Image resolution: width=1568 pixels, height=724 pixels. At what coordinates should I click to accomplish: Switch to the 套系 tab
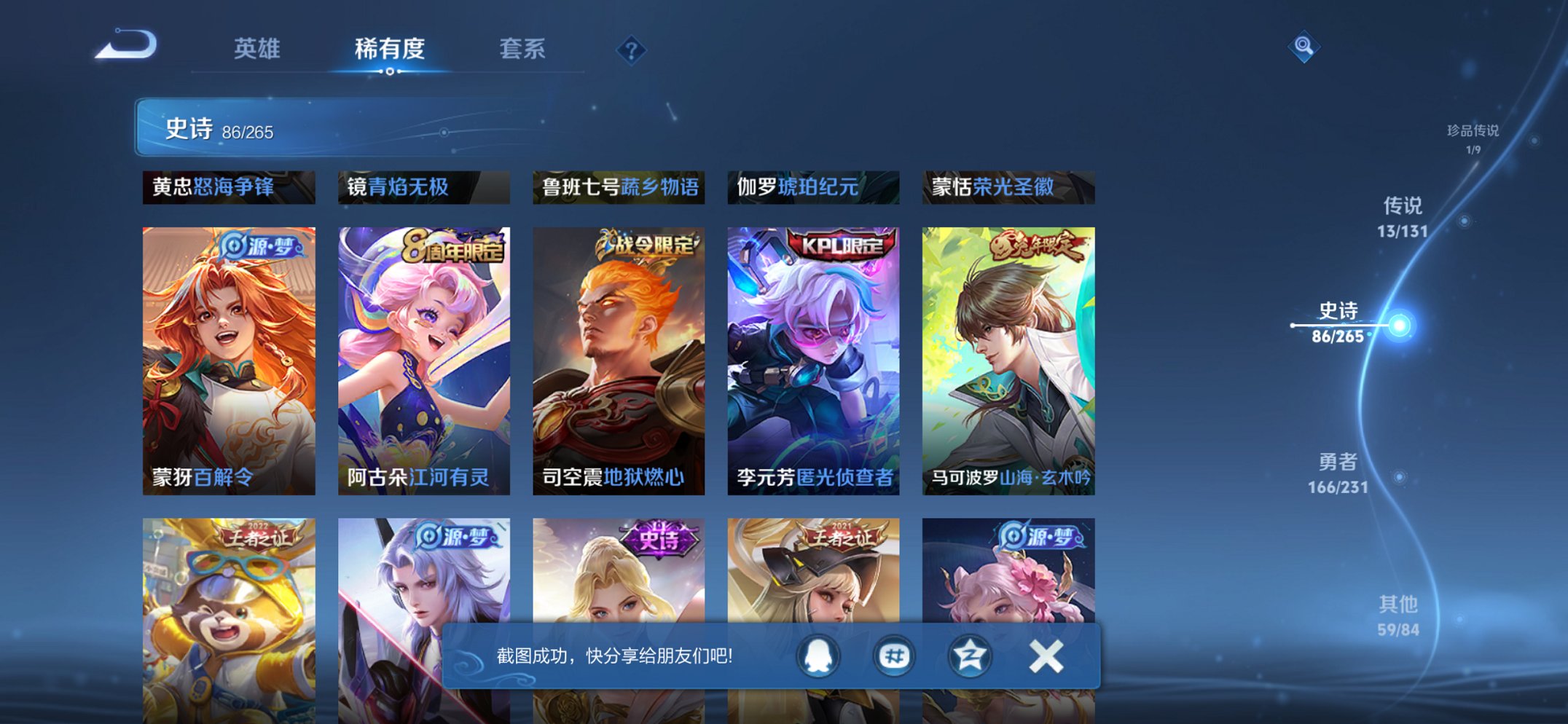524,50
